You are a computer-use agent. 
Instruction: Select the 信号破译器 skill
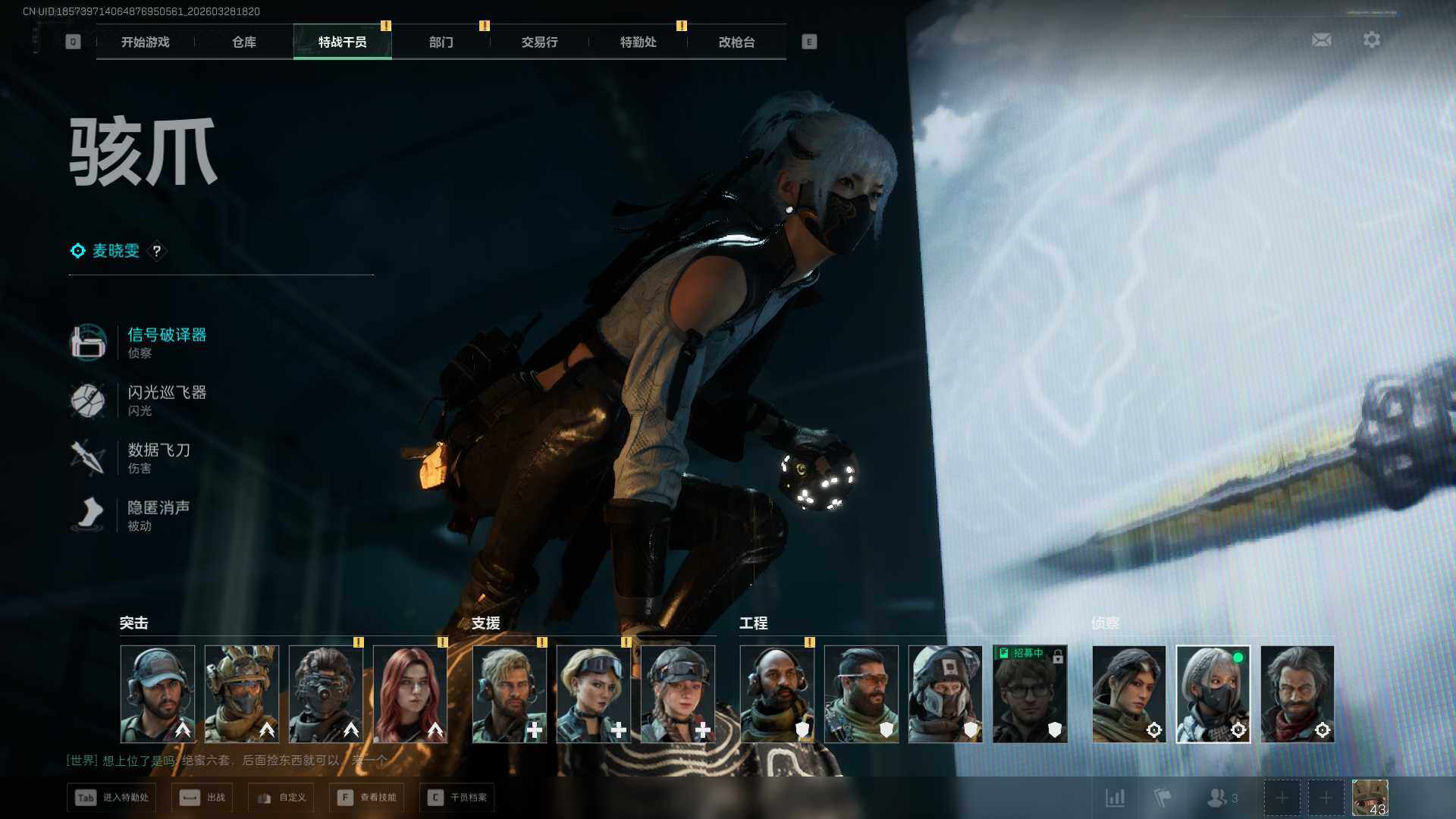(x=166, y=335)
